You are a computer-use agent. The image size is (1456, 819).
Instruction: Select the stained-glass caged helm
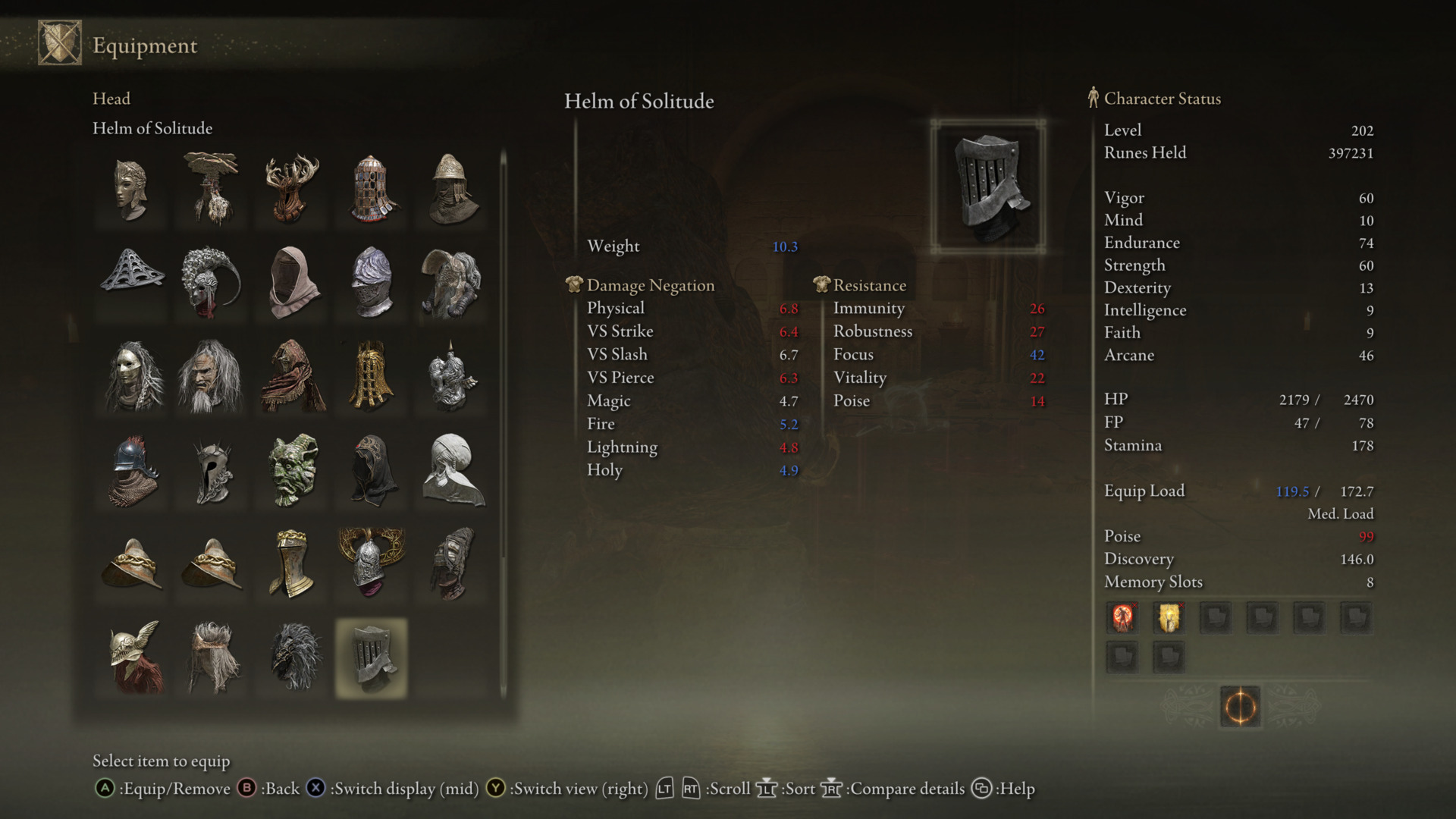pyautogui.click(x=372, y=187)
